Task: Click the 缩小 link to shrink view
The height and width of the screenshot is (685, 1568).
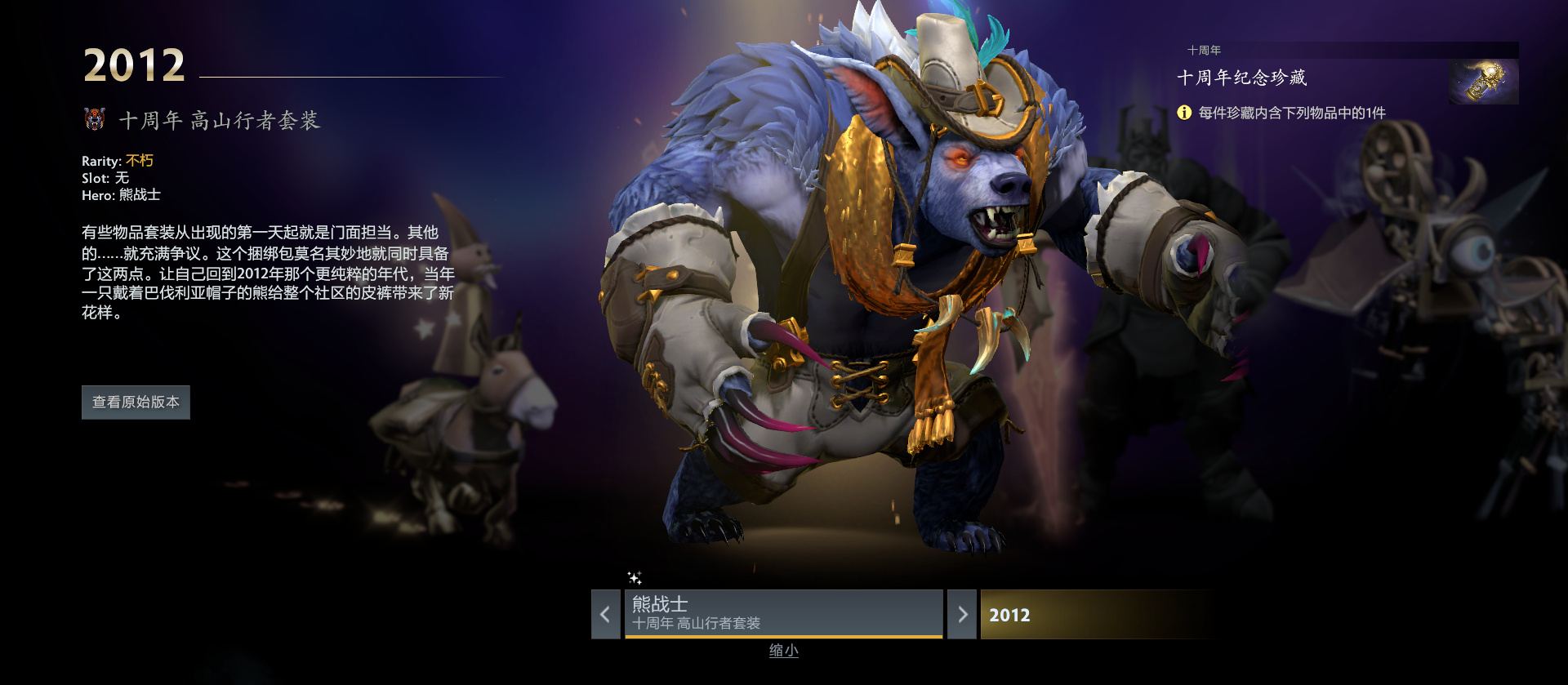Action: [x=783, y=651]
